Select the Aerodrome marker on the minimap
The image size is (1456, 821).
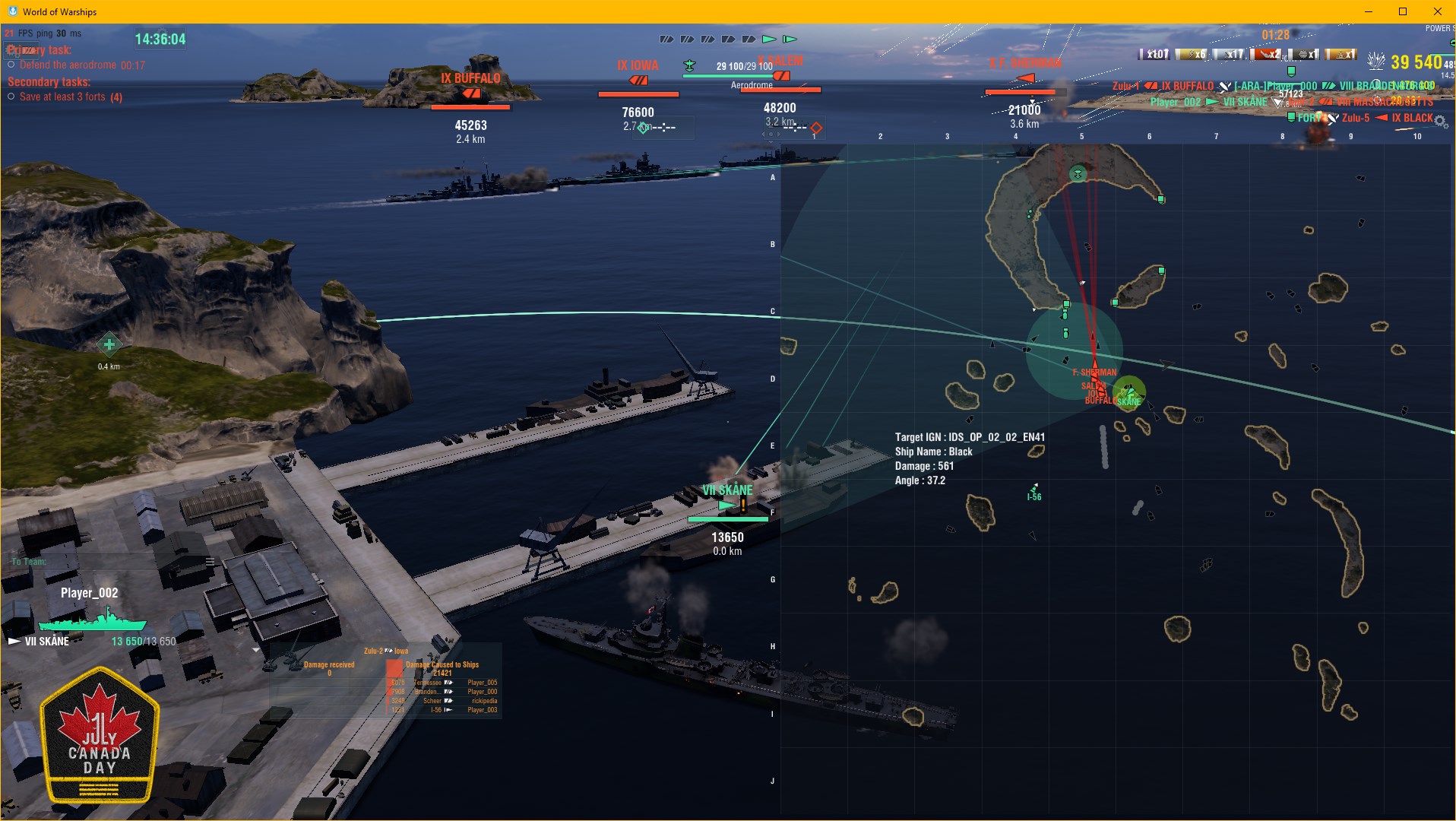[1078, 174]
